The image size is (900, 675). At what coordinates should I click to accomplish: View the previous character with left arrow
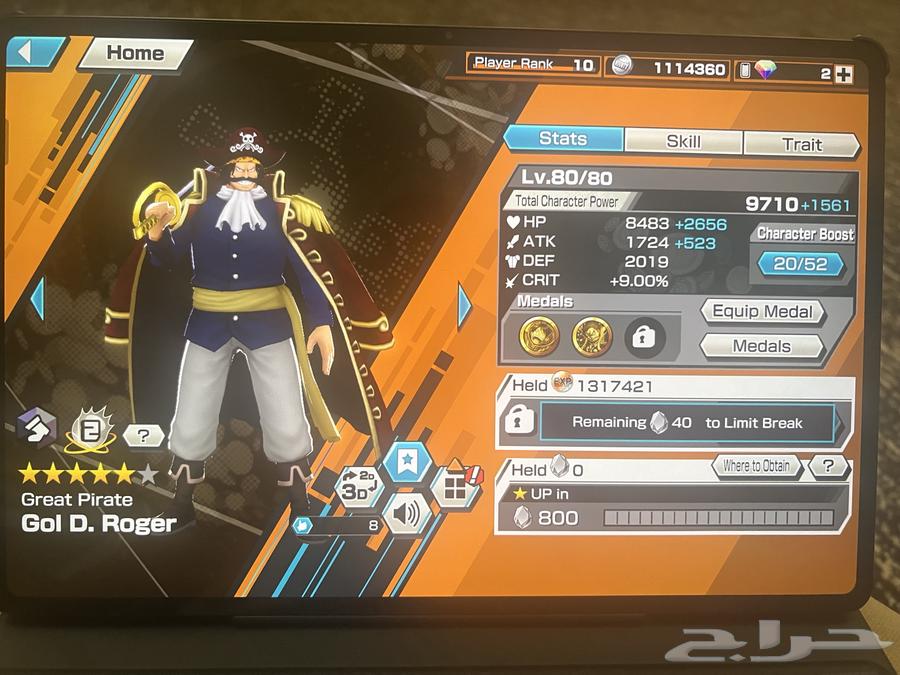click(x=39, y=298)
